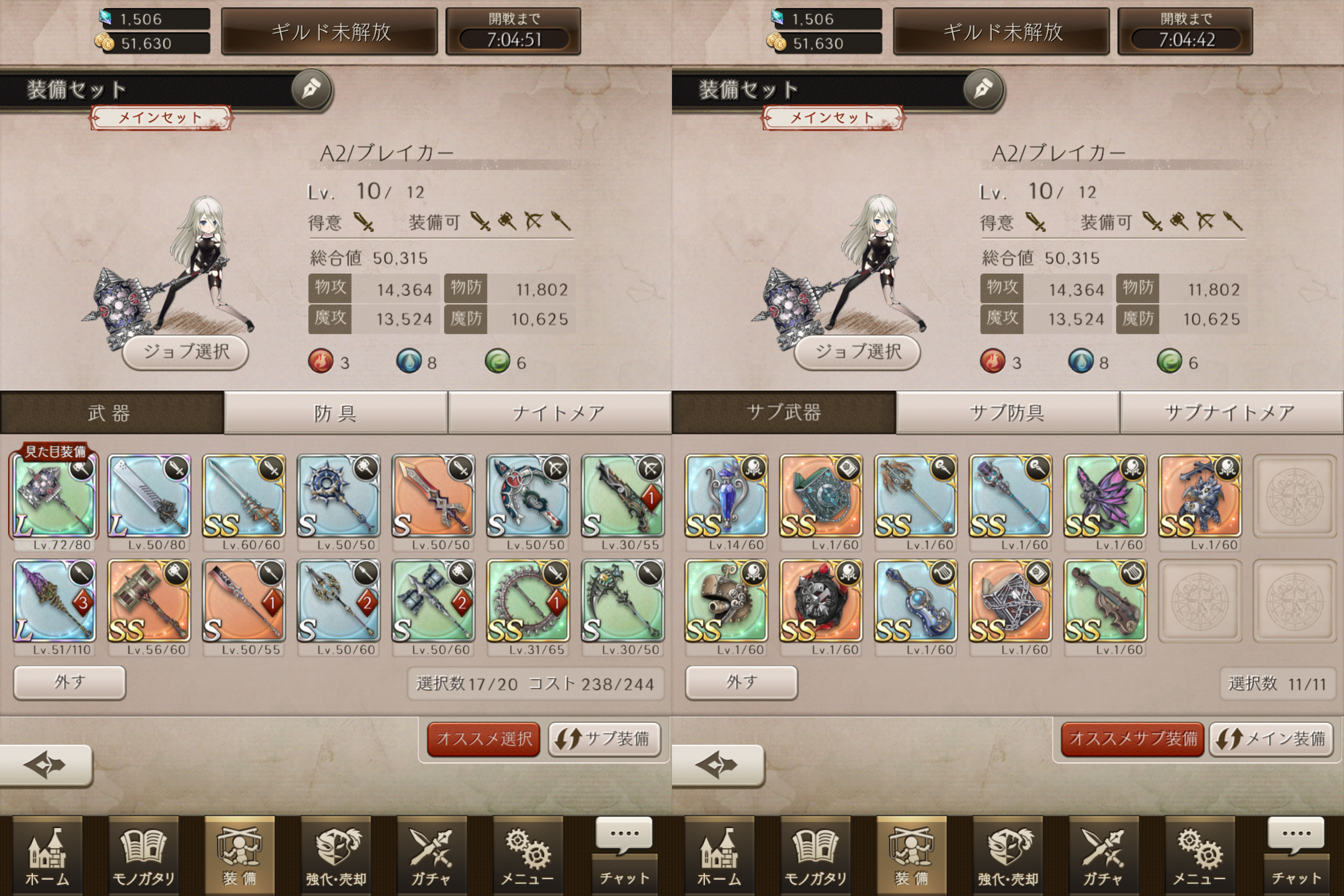Switch to the サブナイトメア tab
This screenshot has width=1344, height=896.
1230,413
